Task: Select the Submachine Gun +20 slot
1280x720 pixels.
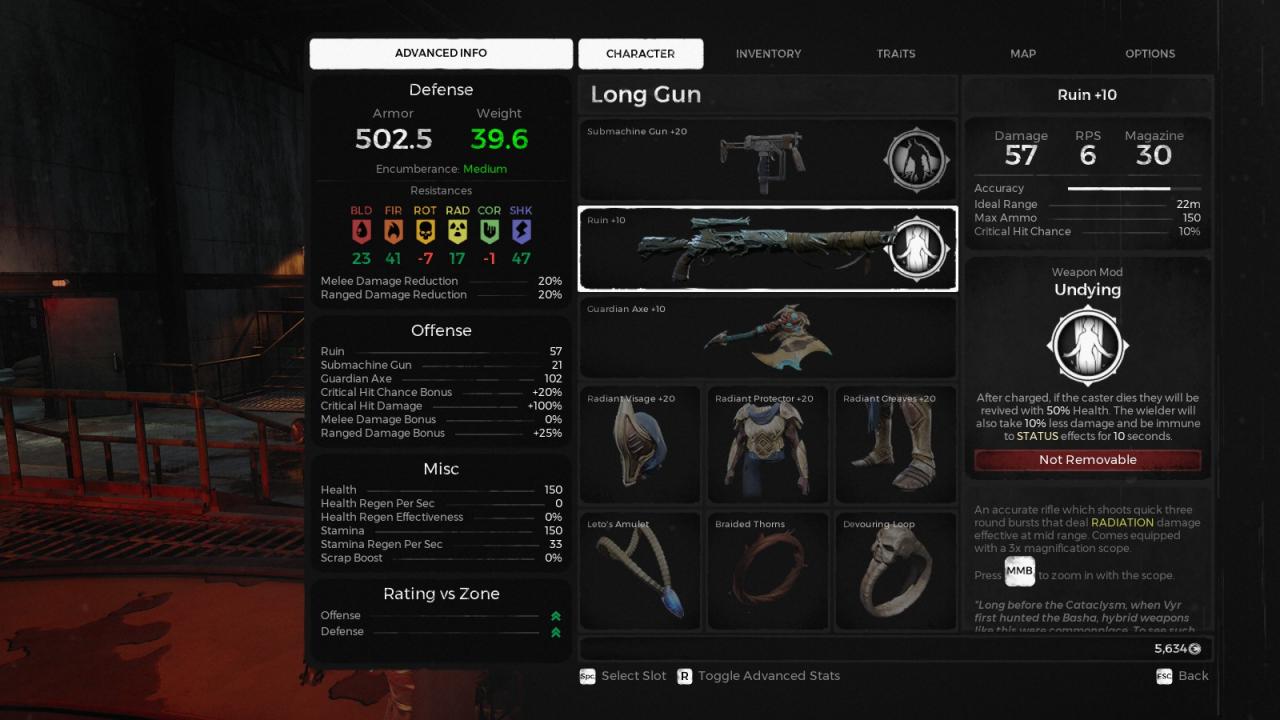Action: [767, 160]
